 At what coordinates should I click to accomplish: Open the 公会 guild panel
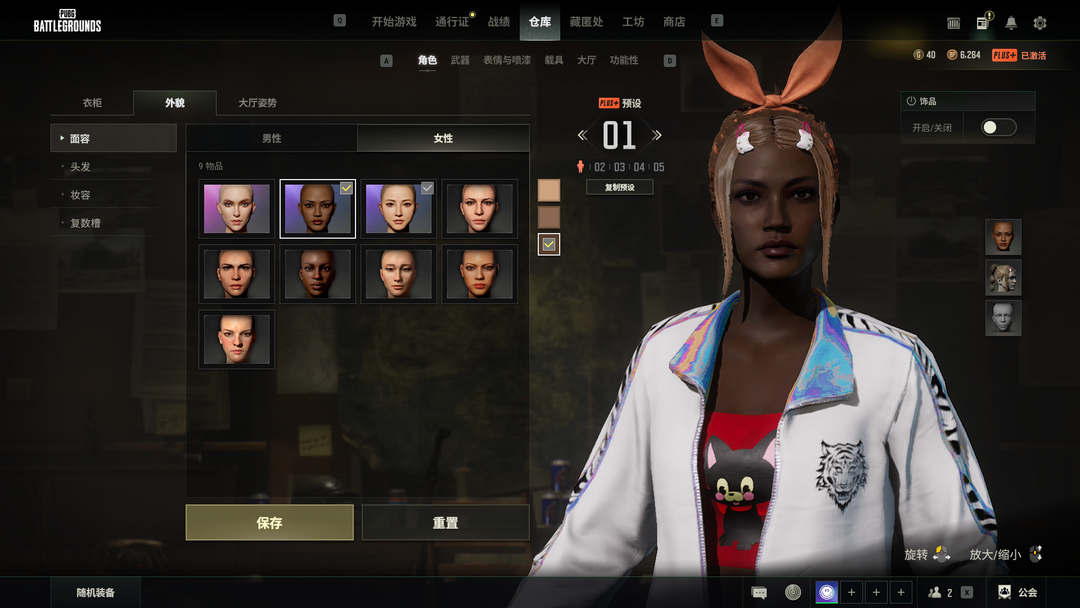click(1018, 593)
